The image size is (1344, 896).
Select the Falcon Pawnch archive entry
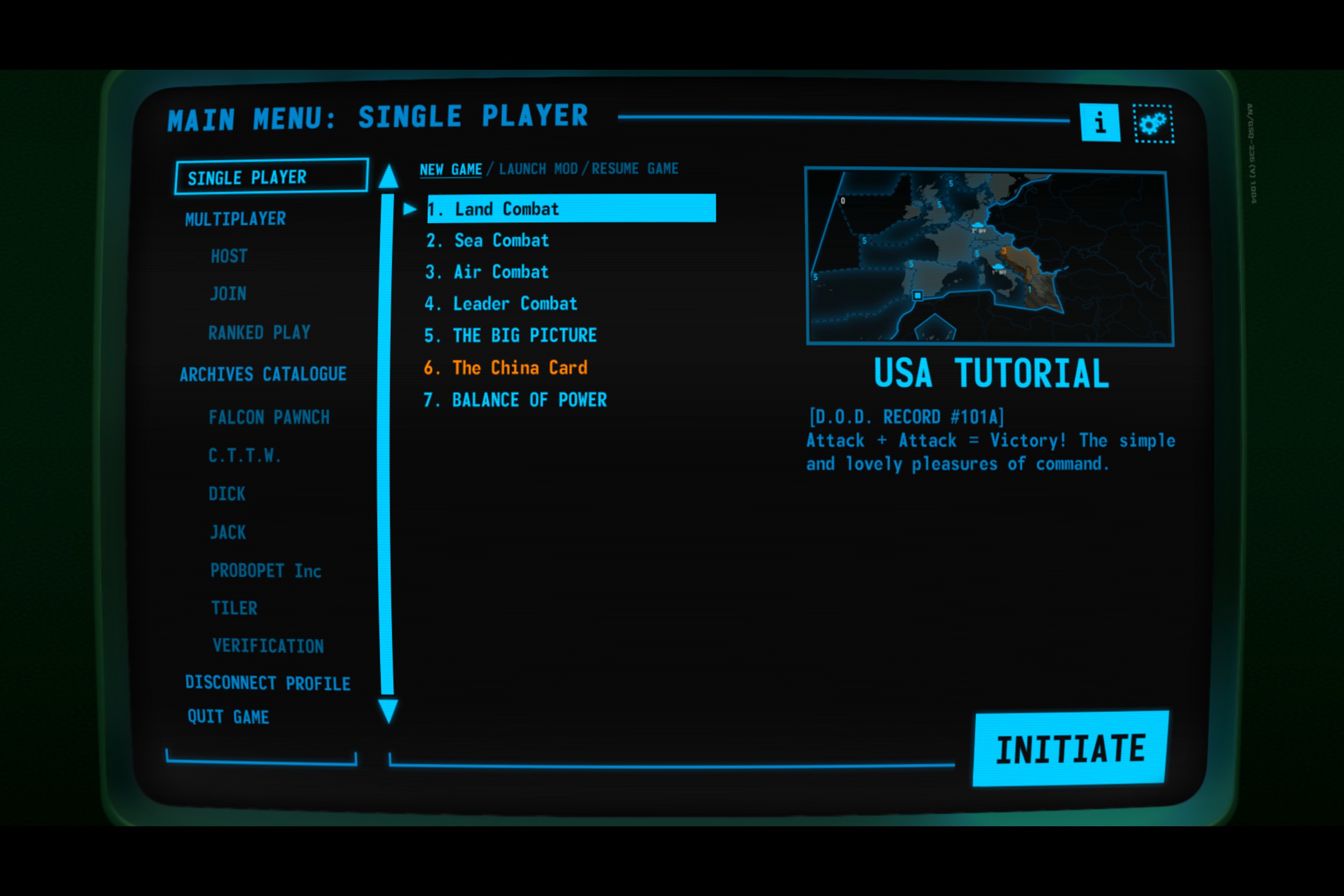[x=269, y=417]
